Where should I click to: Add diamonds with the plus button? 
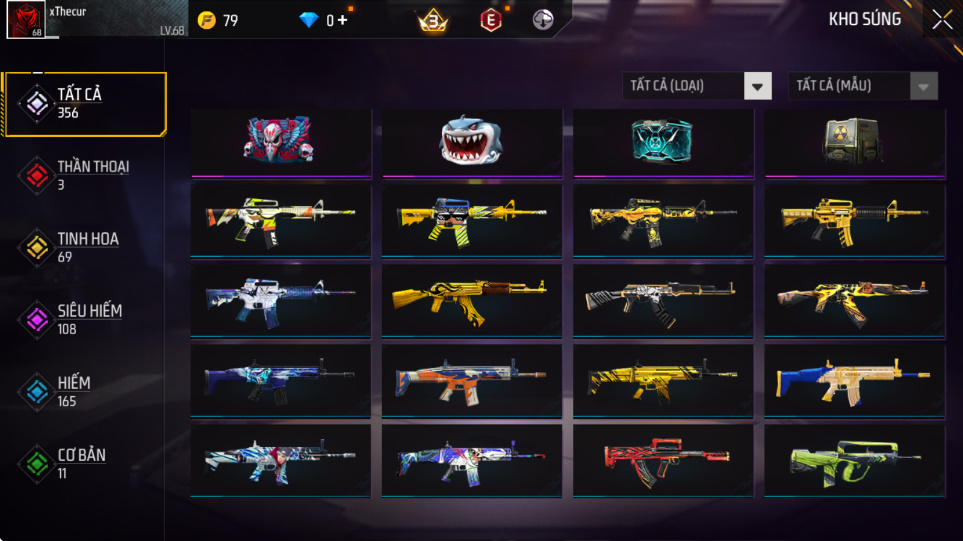click(343, 20)
